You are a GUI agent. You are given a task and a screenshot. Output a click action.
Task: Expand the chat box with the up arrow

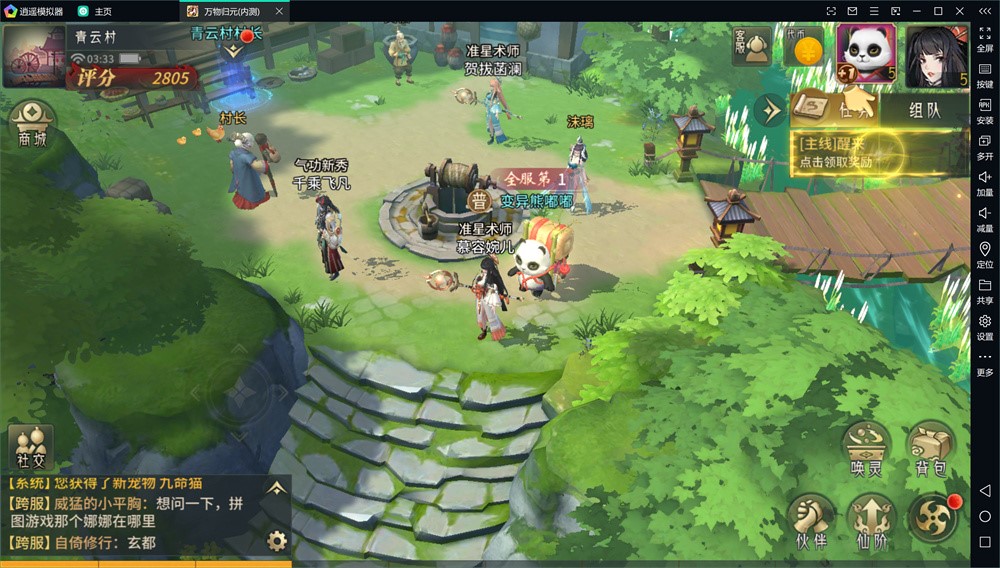click(x=277, y=488)
